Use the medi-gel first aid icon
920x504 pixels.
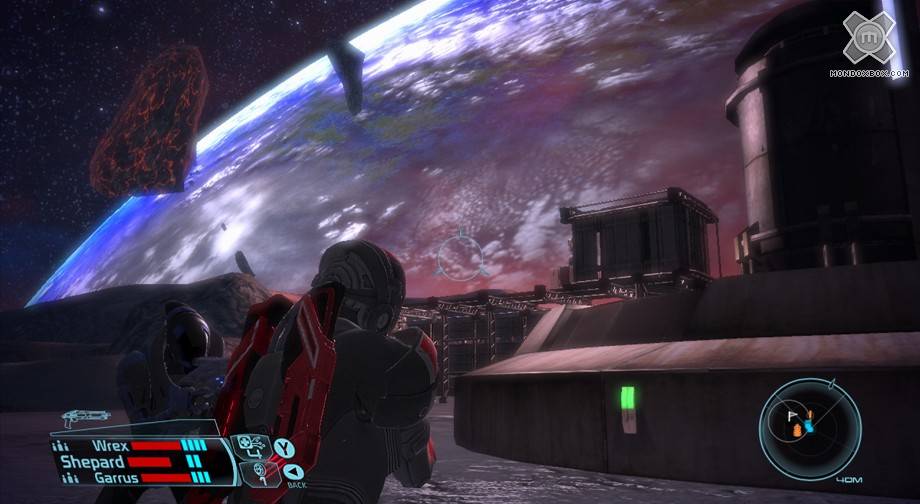tap(246, 444)
